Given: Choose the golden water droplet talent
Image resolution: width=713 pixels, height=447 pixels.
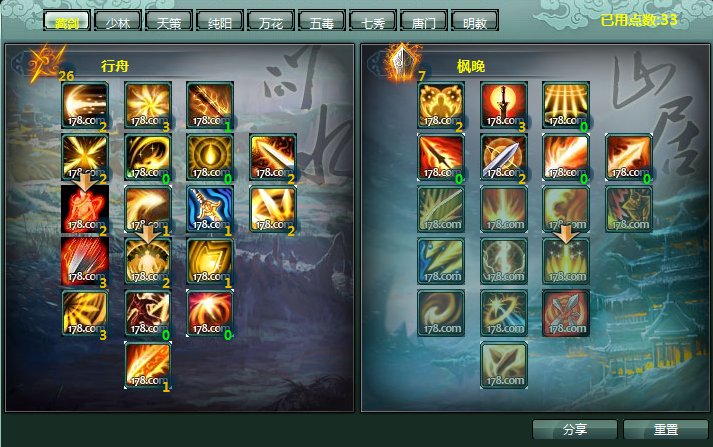Looking at the screenshot, I should (x=210, y=155).
